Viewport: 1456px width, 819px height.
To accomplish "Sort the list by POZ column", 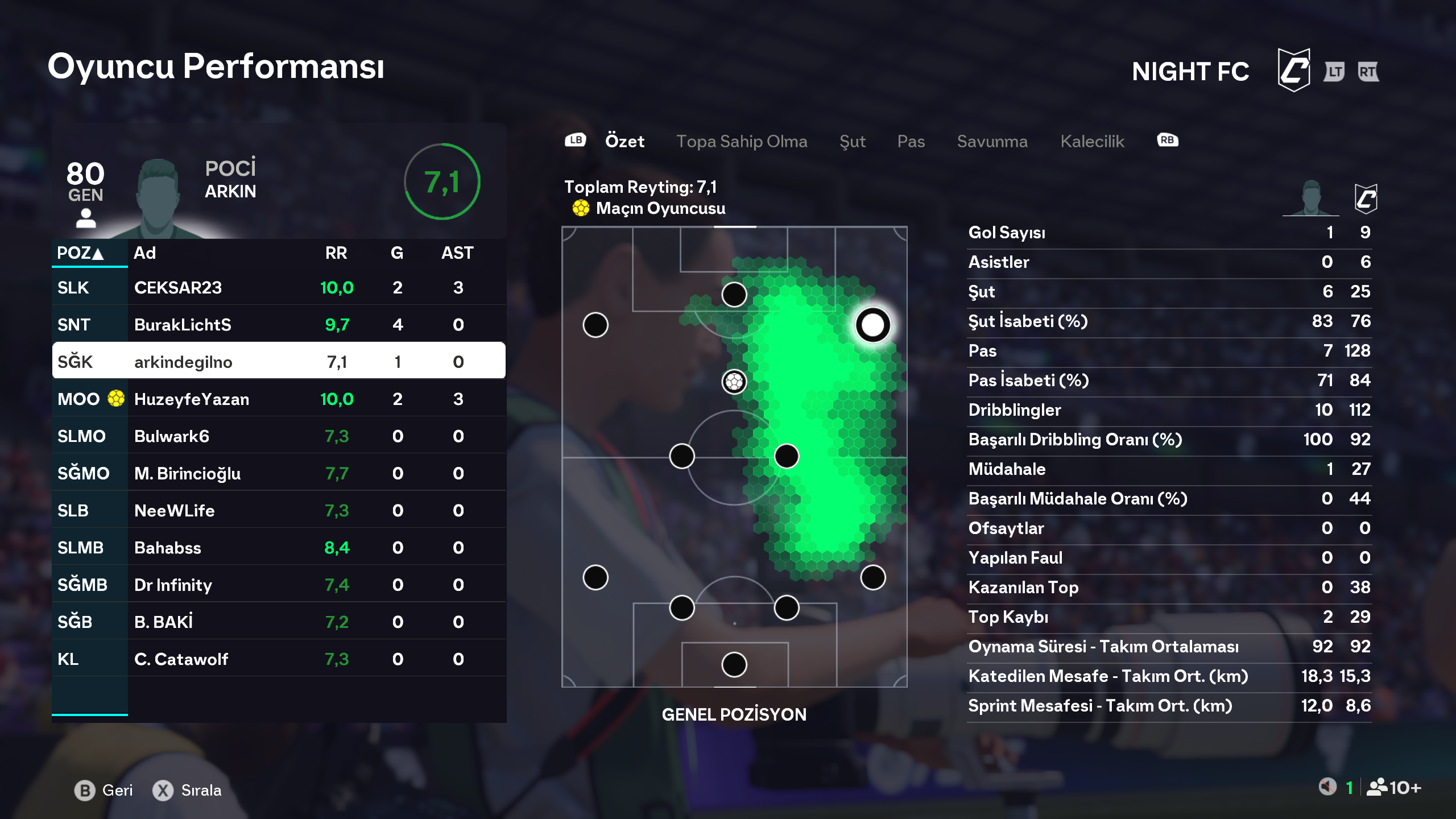I will coord(80,253).
